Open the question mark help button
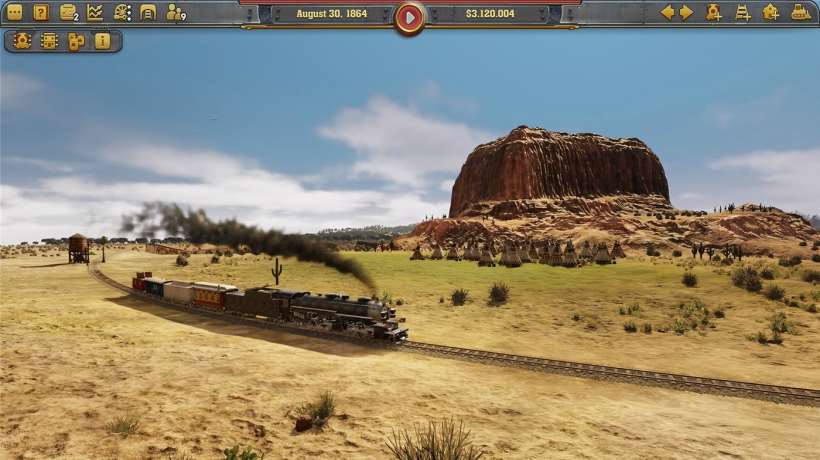The height and width of the screenshot is (460, 820). (x=41, y=12)
